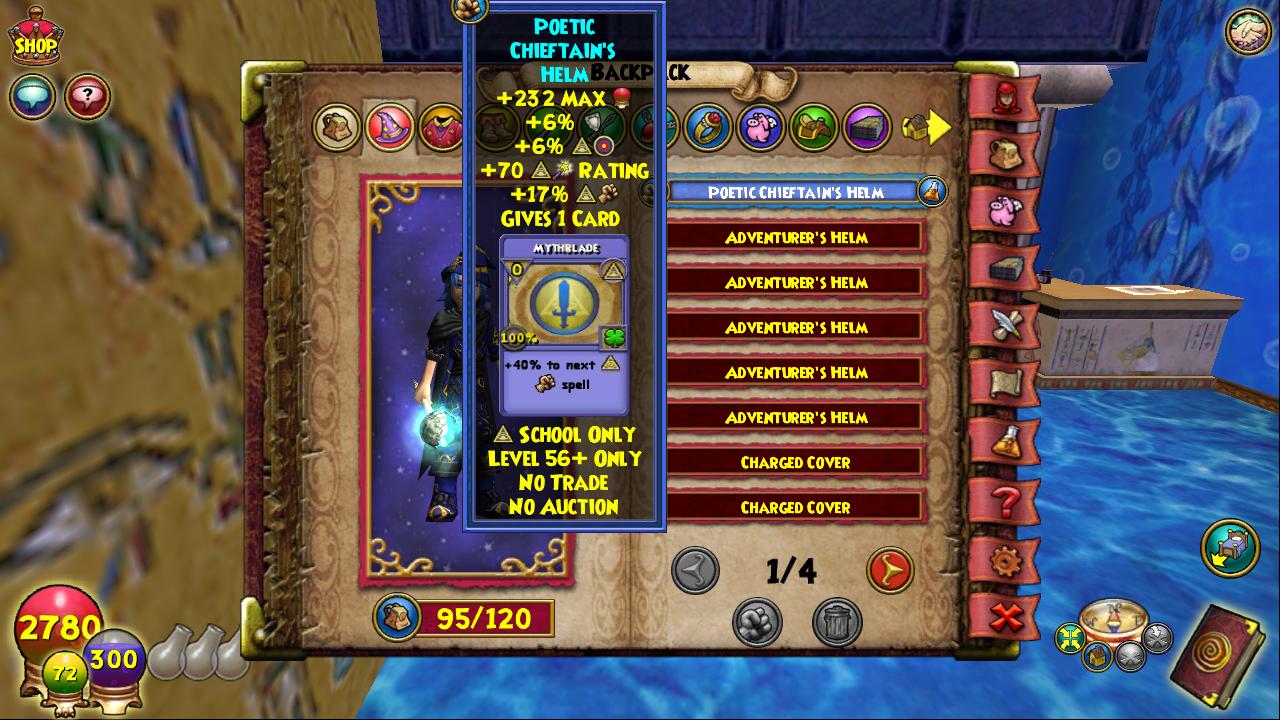
Task: Close the backpack with the red X
Action: click(x=1004, y=617)
